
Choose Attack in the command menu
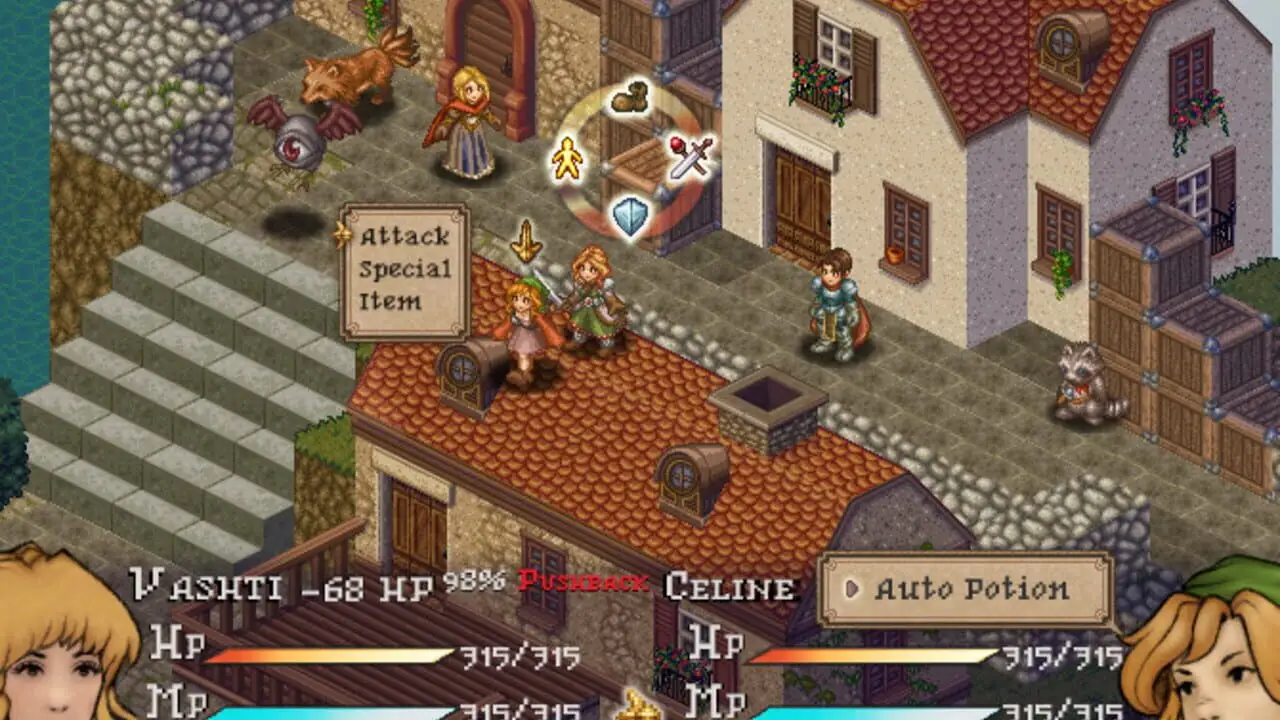(404, 237)
